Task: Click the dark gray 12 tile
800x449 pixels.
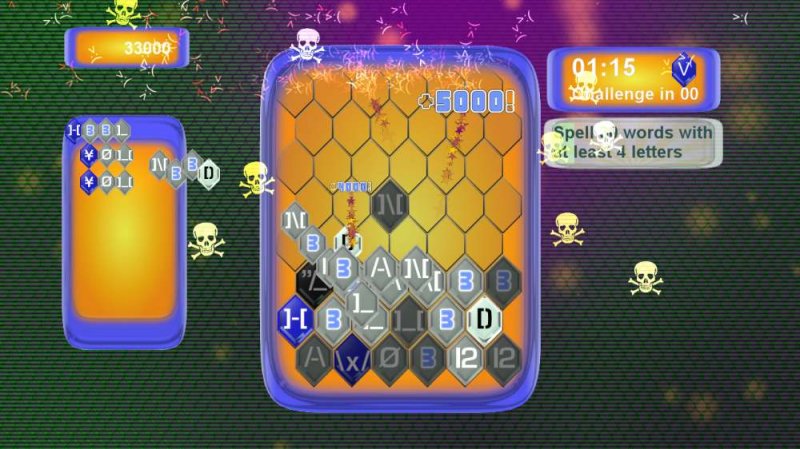Action: click(x=504, y=354)
